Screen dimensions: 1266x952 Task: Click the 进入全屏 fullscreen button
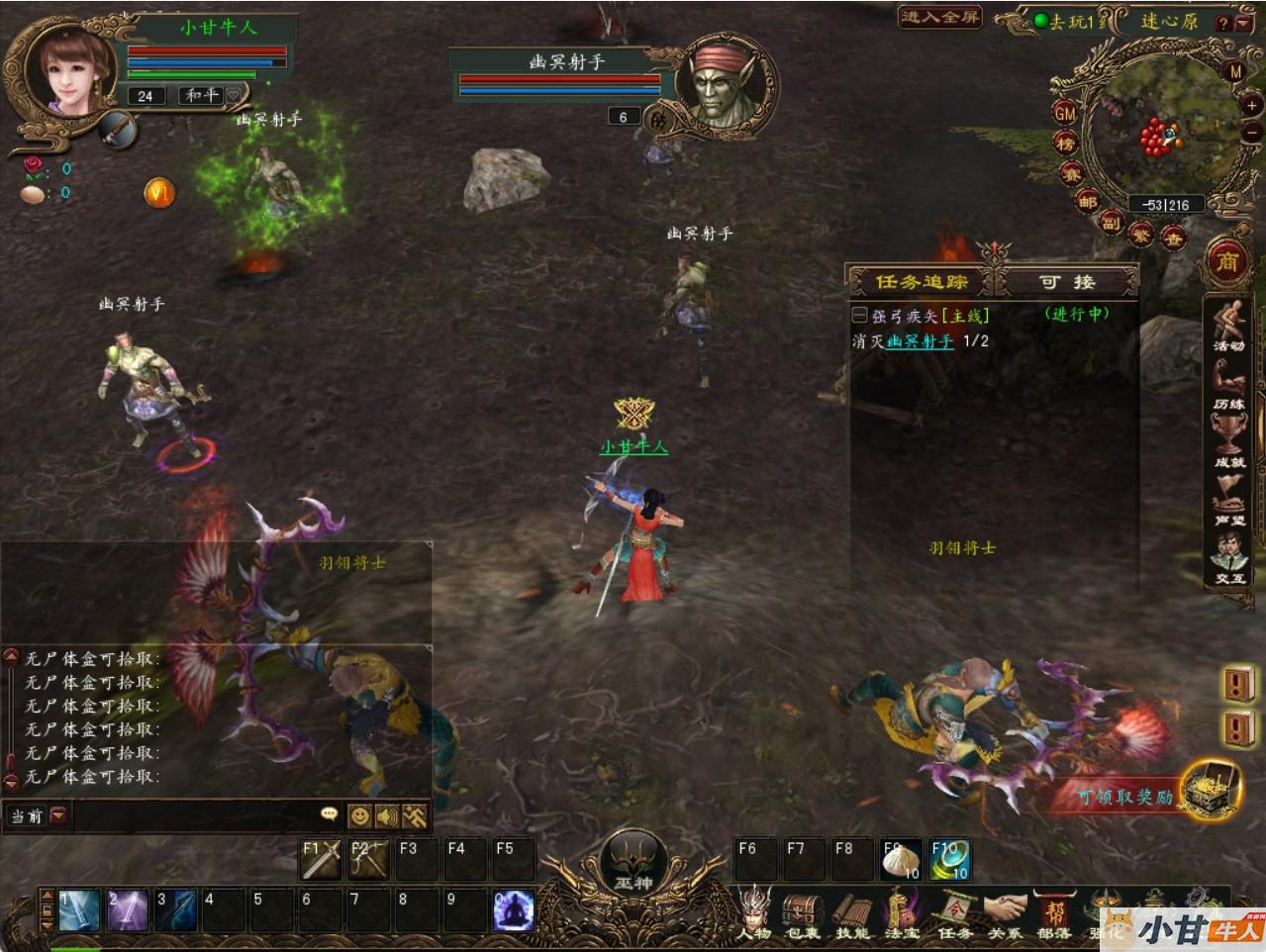(938, 17)
